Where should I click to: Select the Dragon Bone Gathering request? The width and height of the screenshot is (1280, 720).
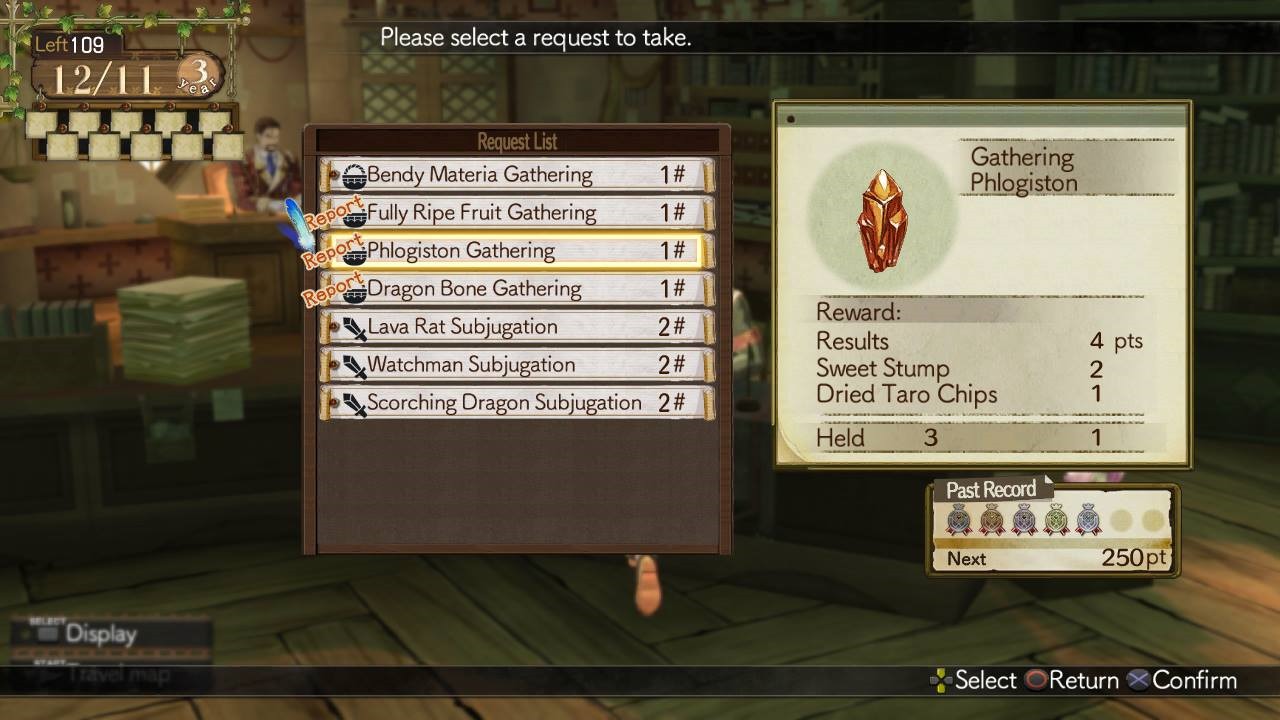click(516, 289)
